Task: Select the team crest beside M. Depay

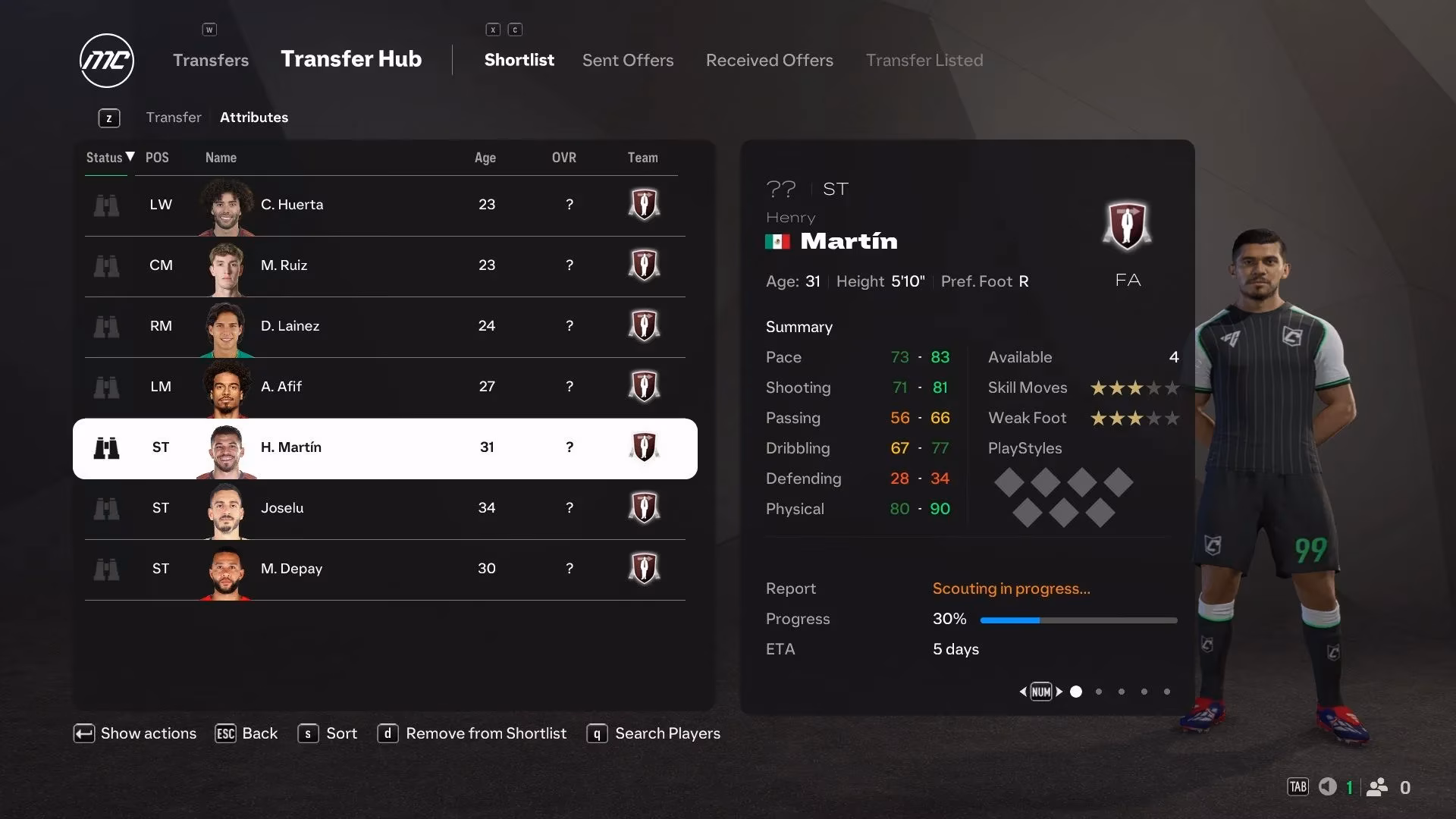Action: click(643, 569)
